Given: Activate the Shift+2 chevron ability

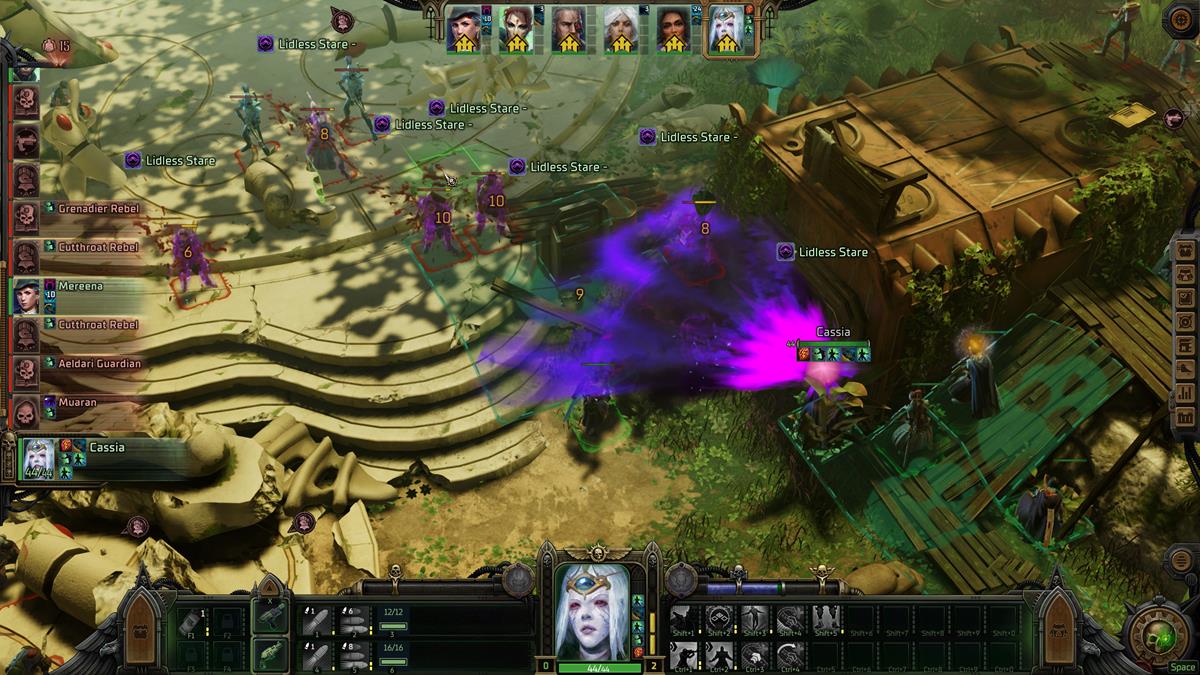Looking at the screenshot, I should point(718,619).
